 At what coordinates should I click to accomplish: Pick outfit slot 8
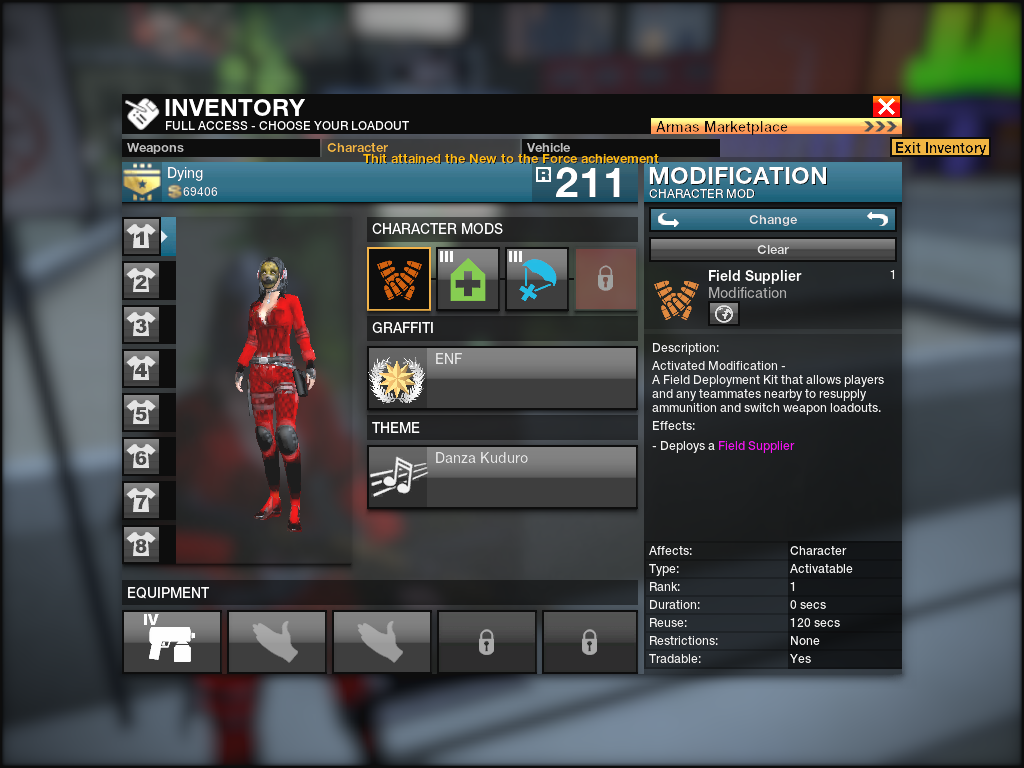141,545
